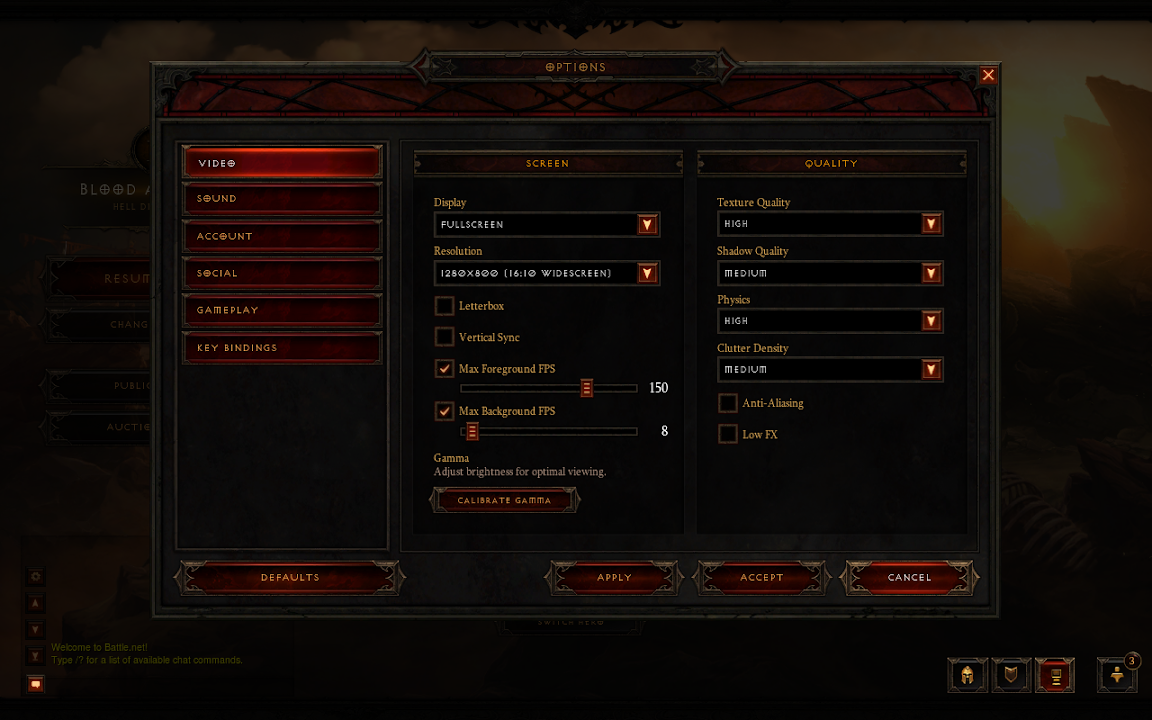The width and height of the screenshot is (1152, 720).
Task: Restore settings with the Defaults button
Action: (290, 577)
